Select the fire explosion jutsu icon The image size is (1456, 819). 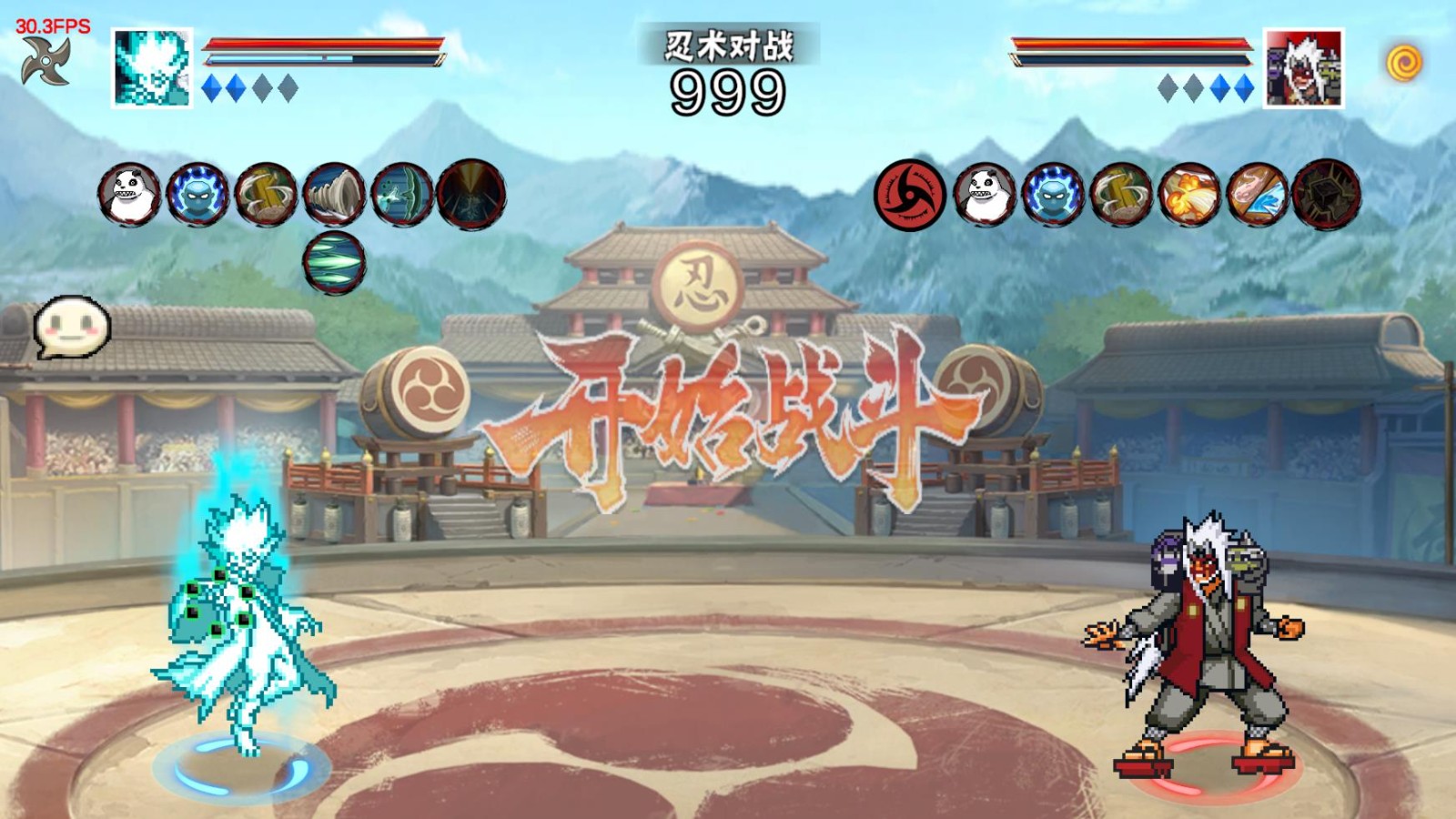pos(1188,193)
